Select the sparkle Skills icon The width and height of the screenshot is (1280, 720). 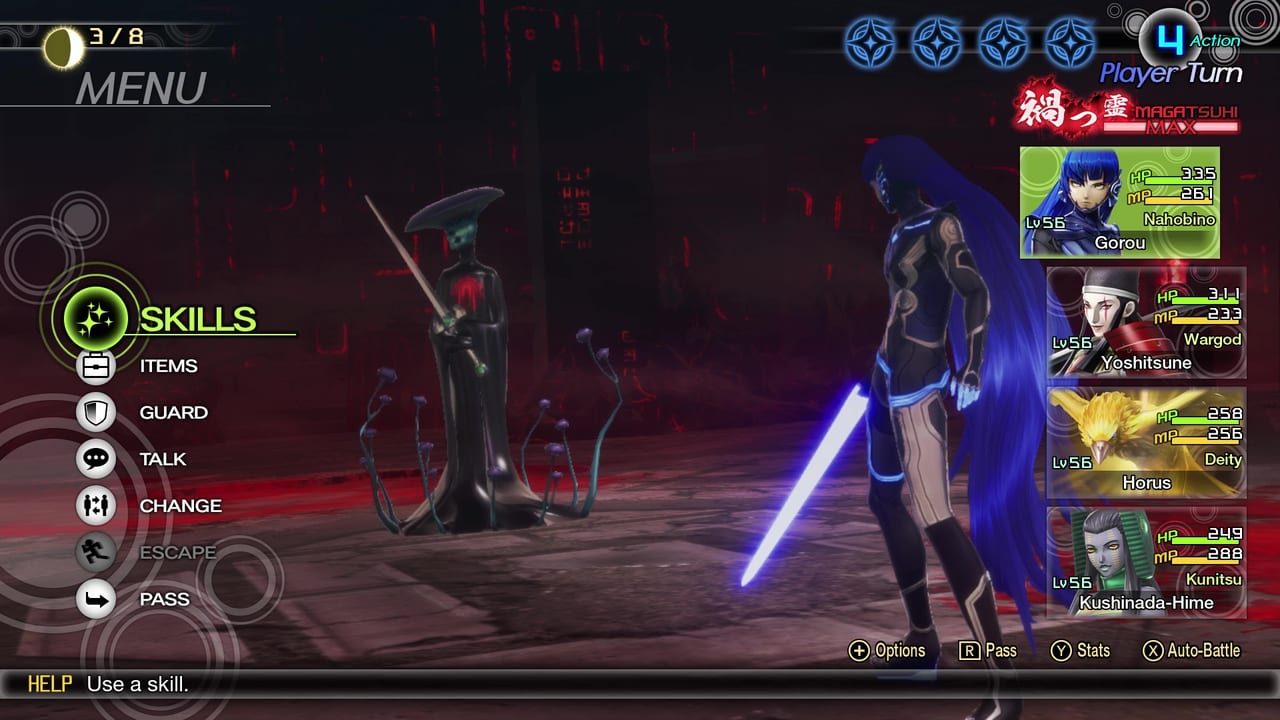click(x=95, y=319)
